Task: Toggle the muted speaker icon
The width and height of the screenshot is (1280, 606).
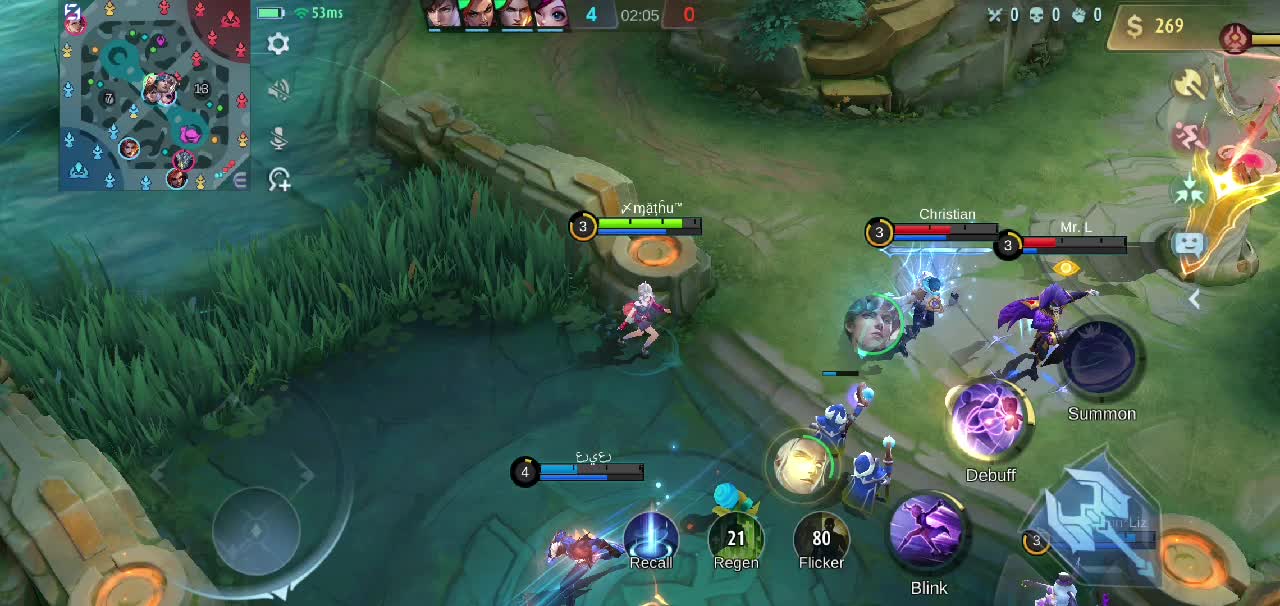Action: point(279,90)
